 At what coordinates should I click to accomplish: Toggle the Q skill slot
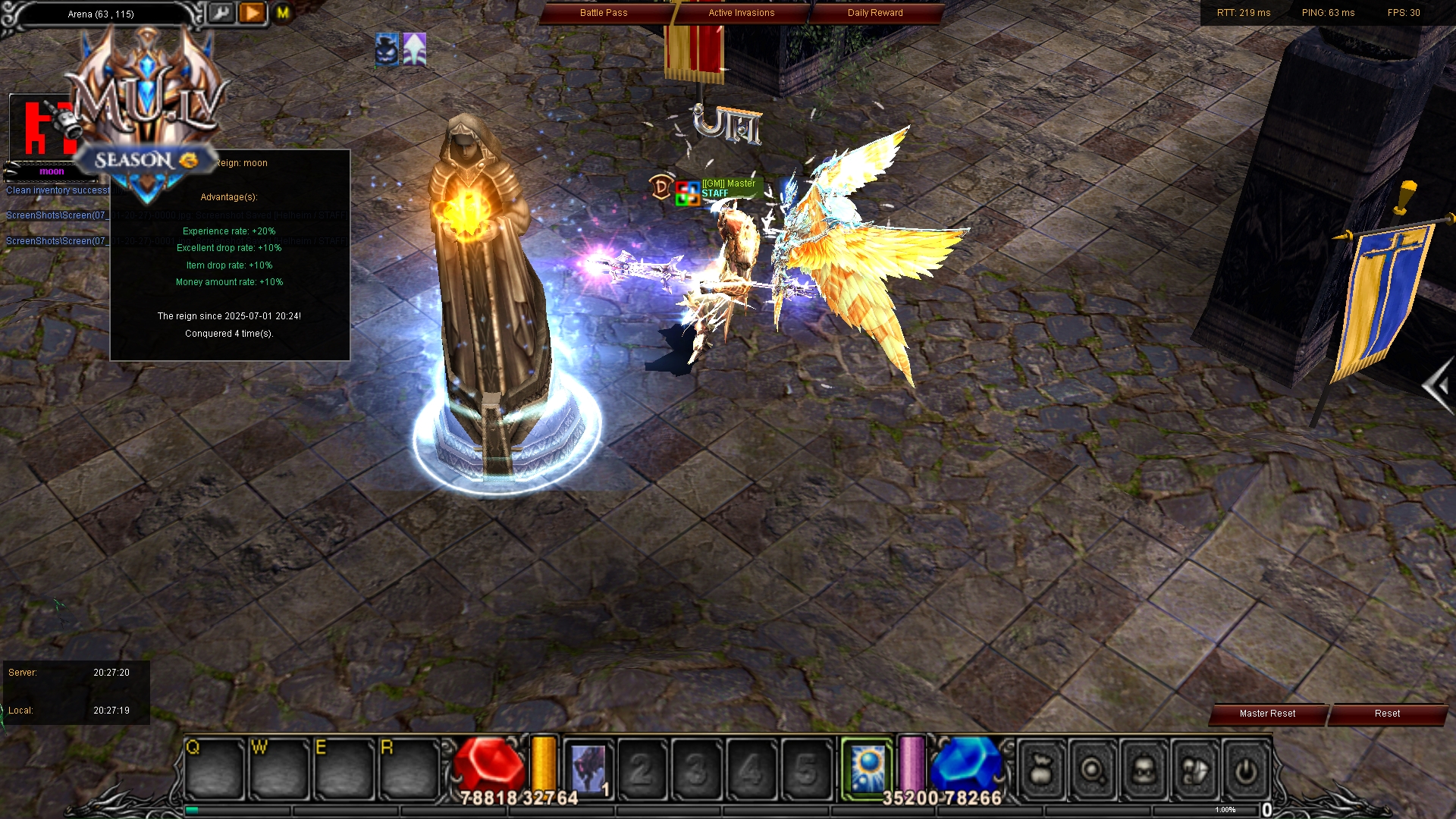(215, 768)
